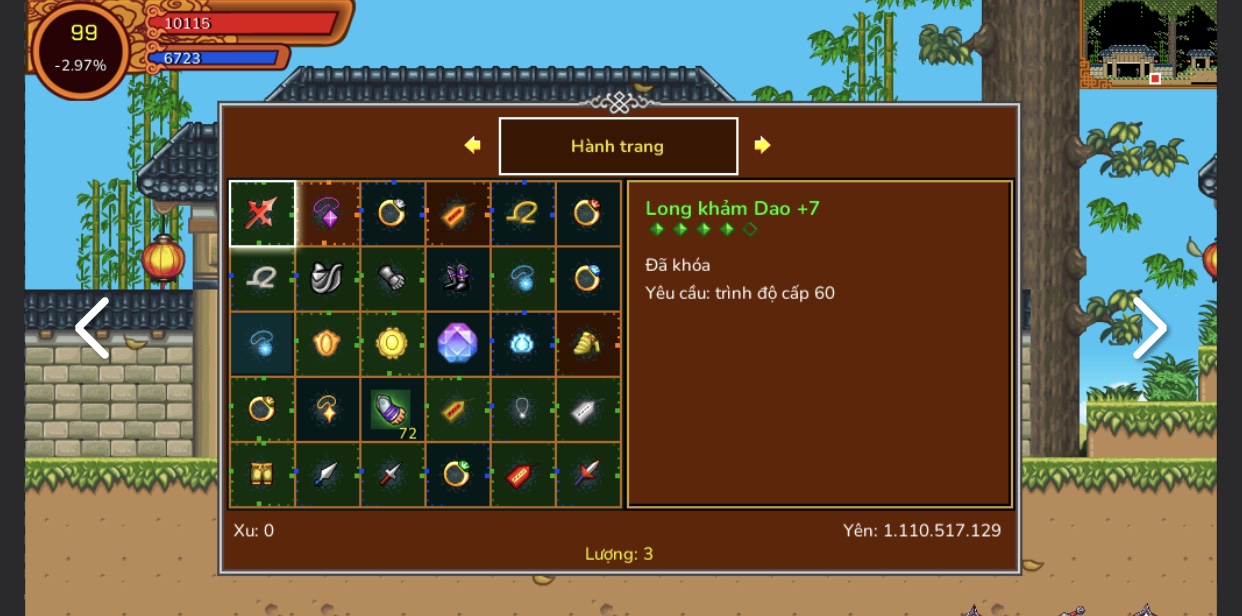Select the stacked item showing 72

[x=392, y=410]
